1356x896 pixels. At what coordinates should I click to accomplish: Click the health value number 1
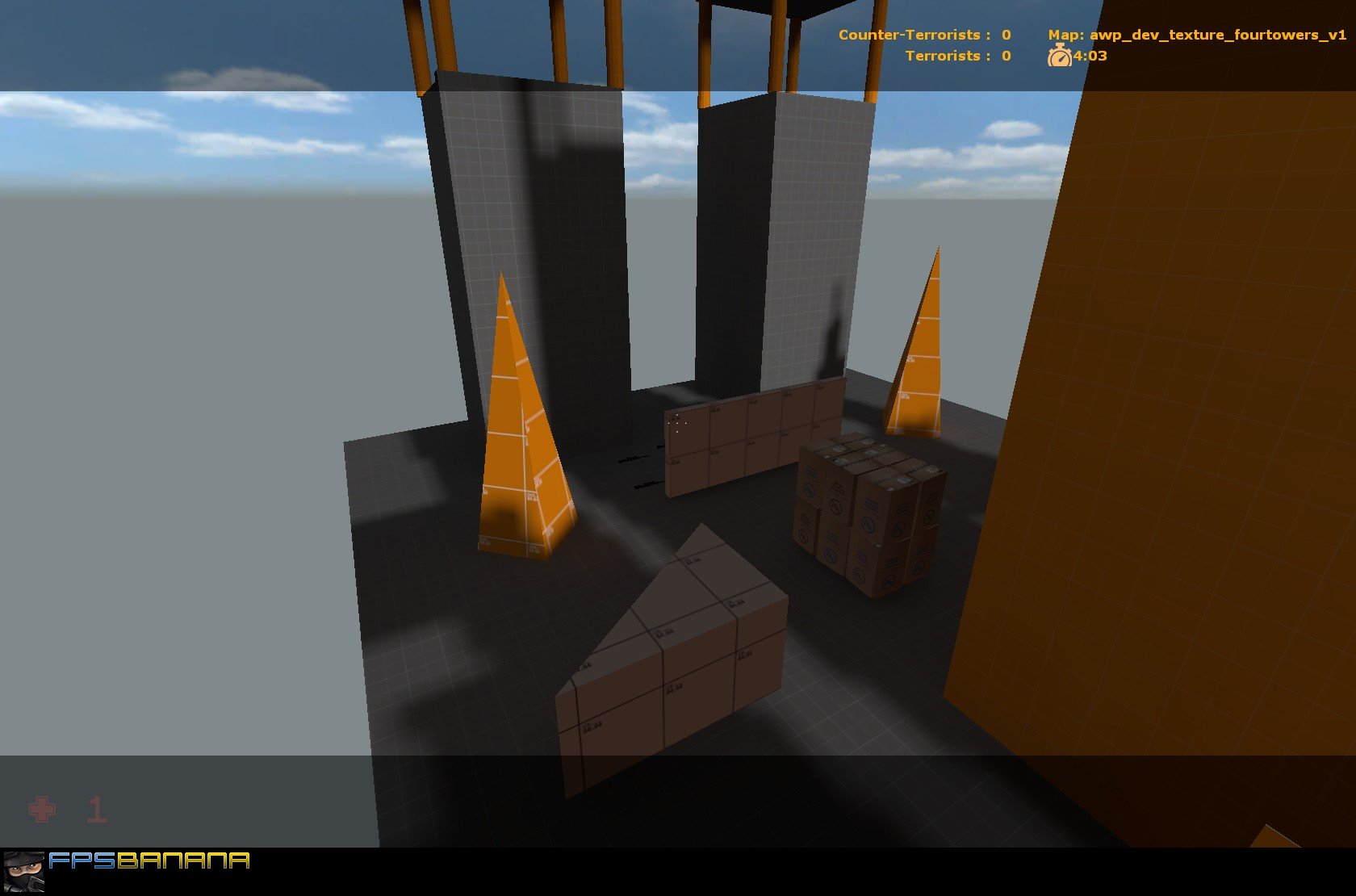tap(98, 810)
